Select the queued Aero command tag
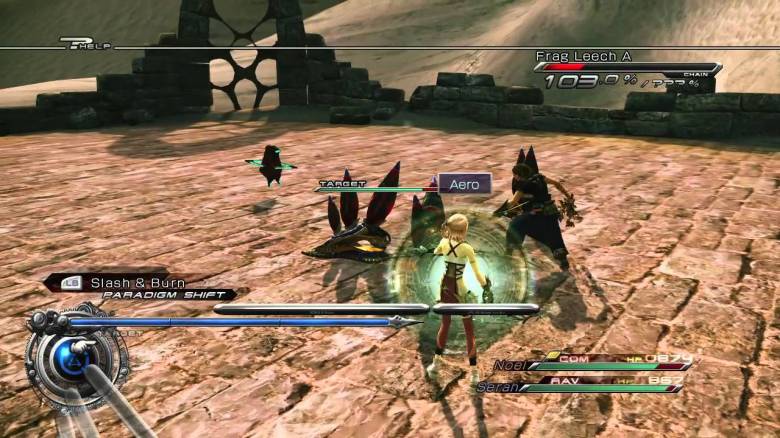Viewport: 780px width, 438px height. (465, 184)
